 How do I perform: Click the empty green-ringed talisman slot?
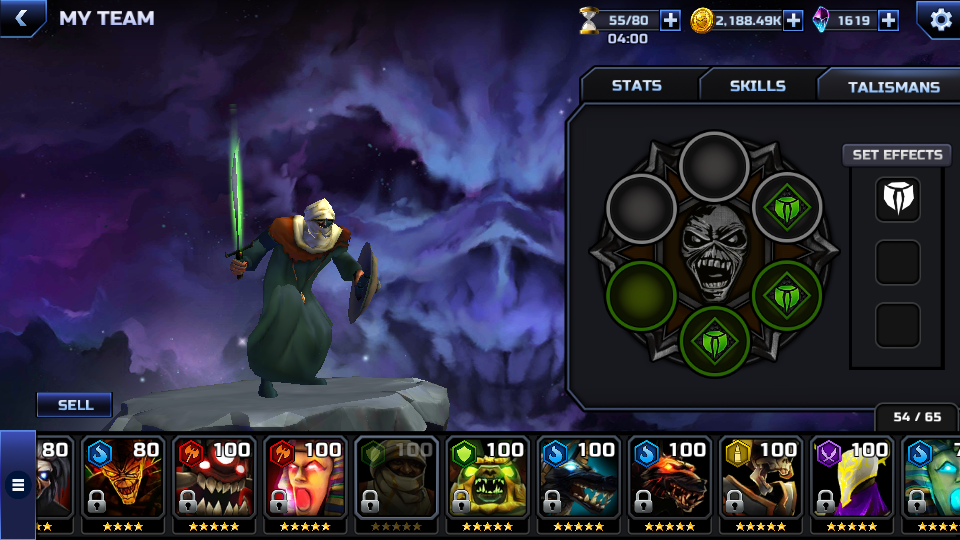641,296
